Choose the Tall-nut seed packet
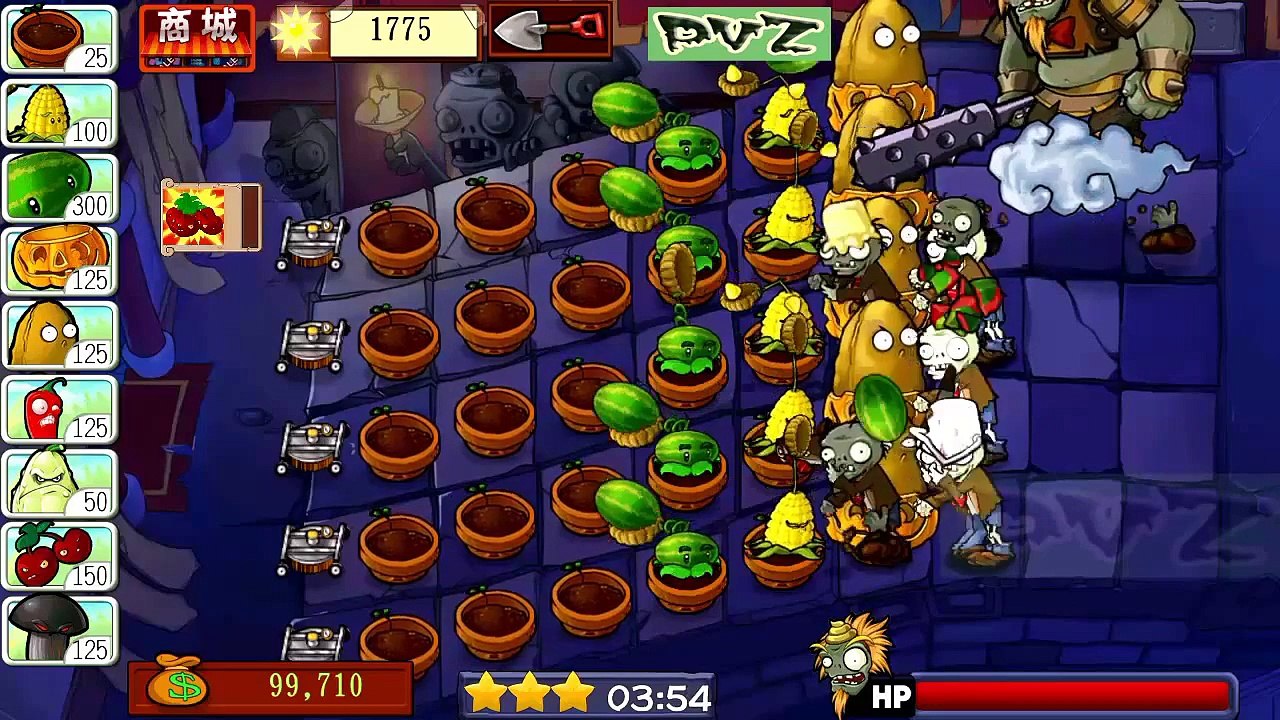Image resolution: width=1280 pixels, height=720 pixels. coord(60,335)
